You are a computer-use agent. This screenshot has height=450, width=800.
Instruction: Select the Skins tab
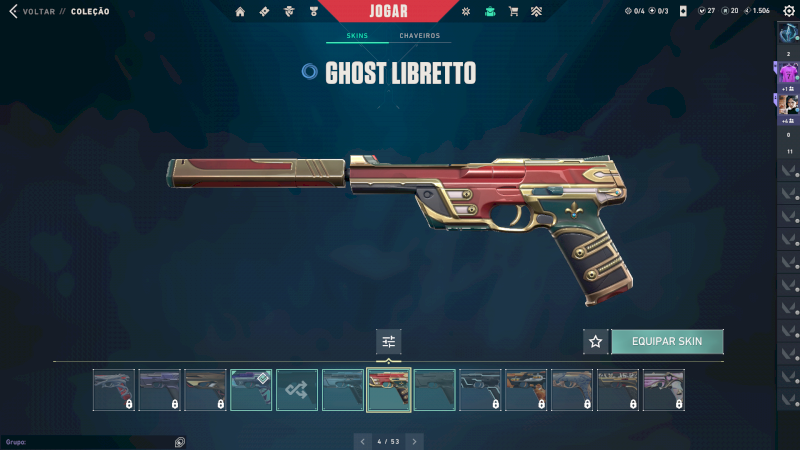click(357, 36)
